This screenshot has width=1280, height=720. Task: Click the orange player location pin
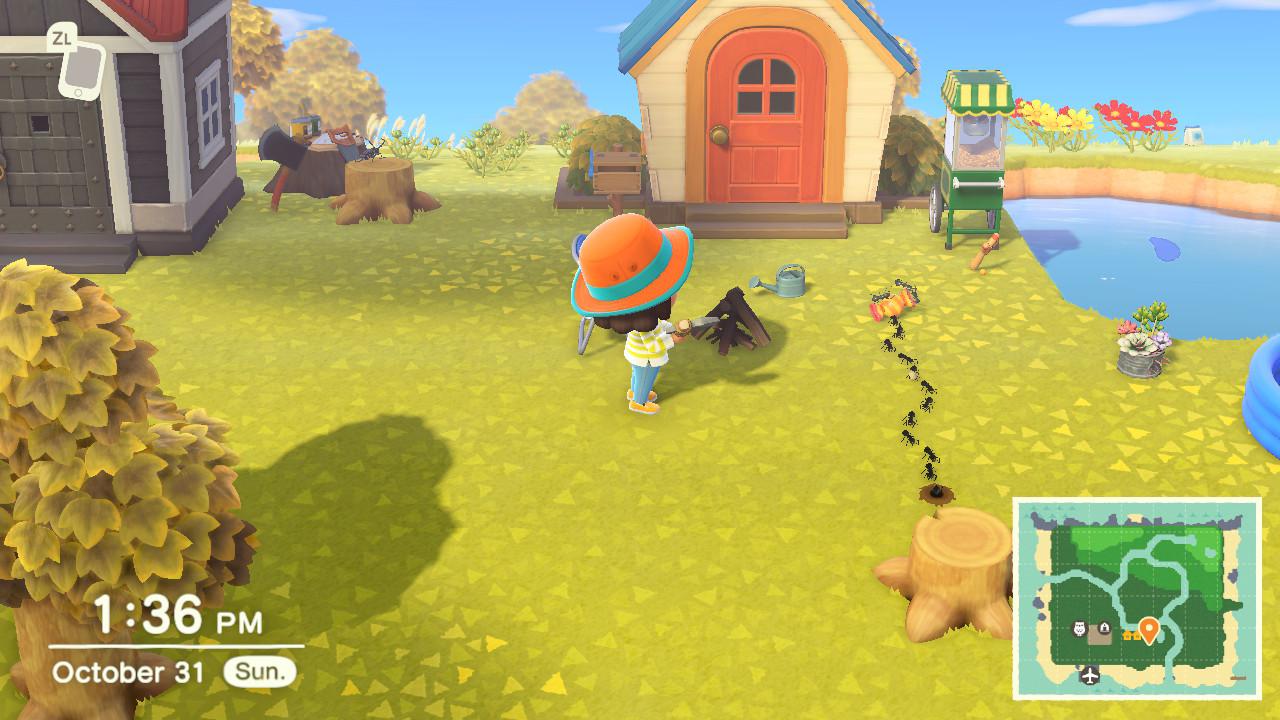coord(1148,628)
